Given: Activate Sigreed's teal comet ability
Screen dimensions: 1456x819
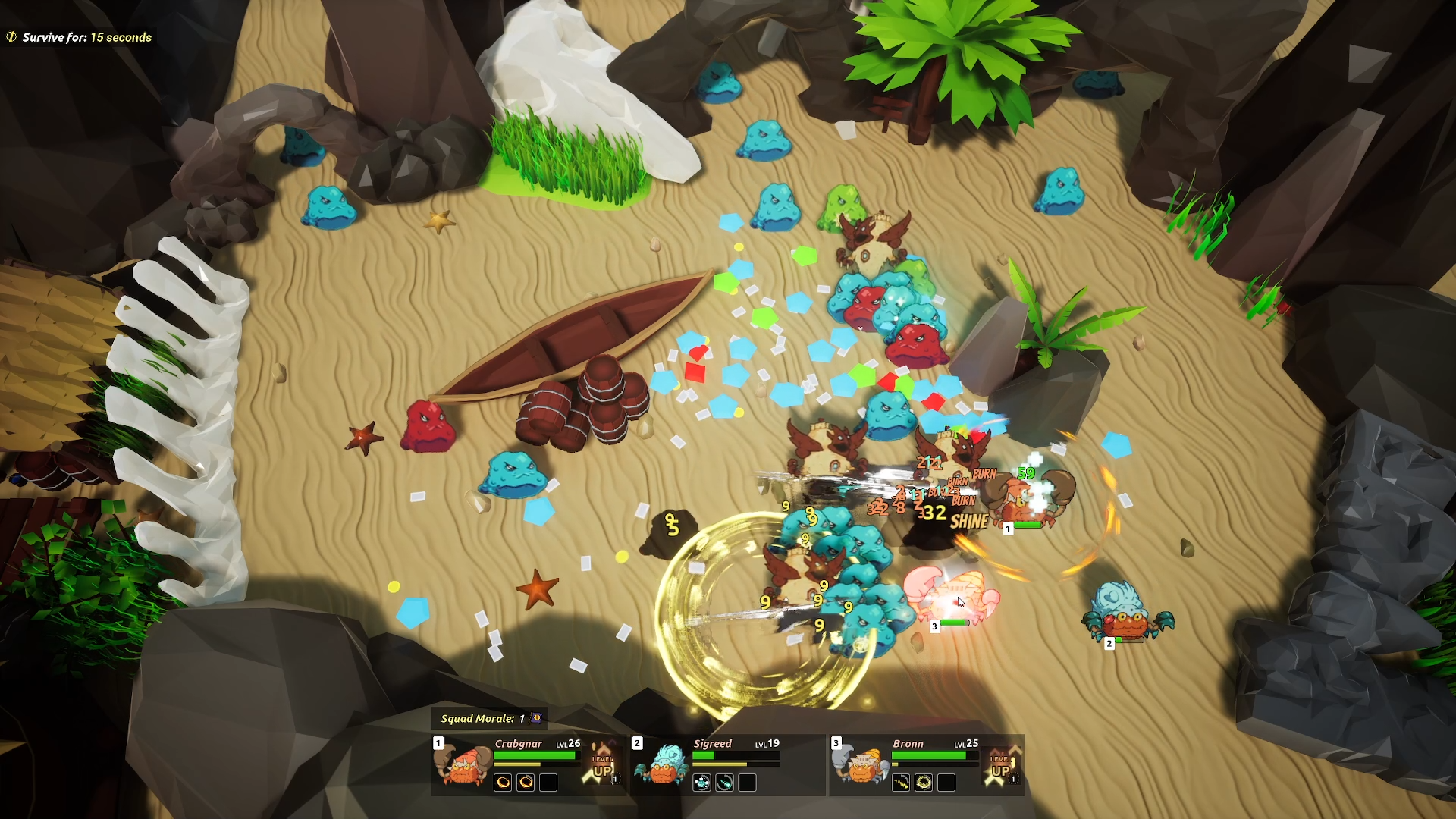Looking at the screenshot, I should [724, 783].
